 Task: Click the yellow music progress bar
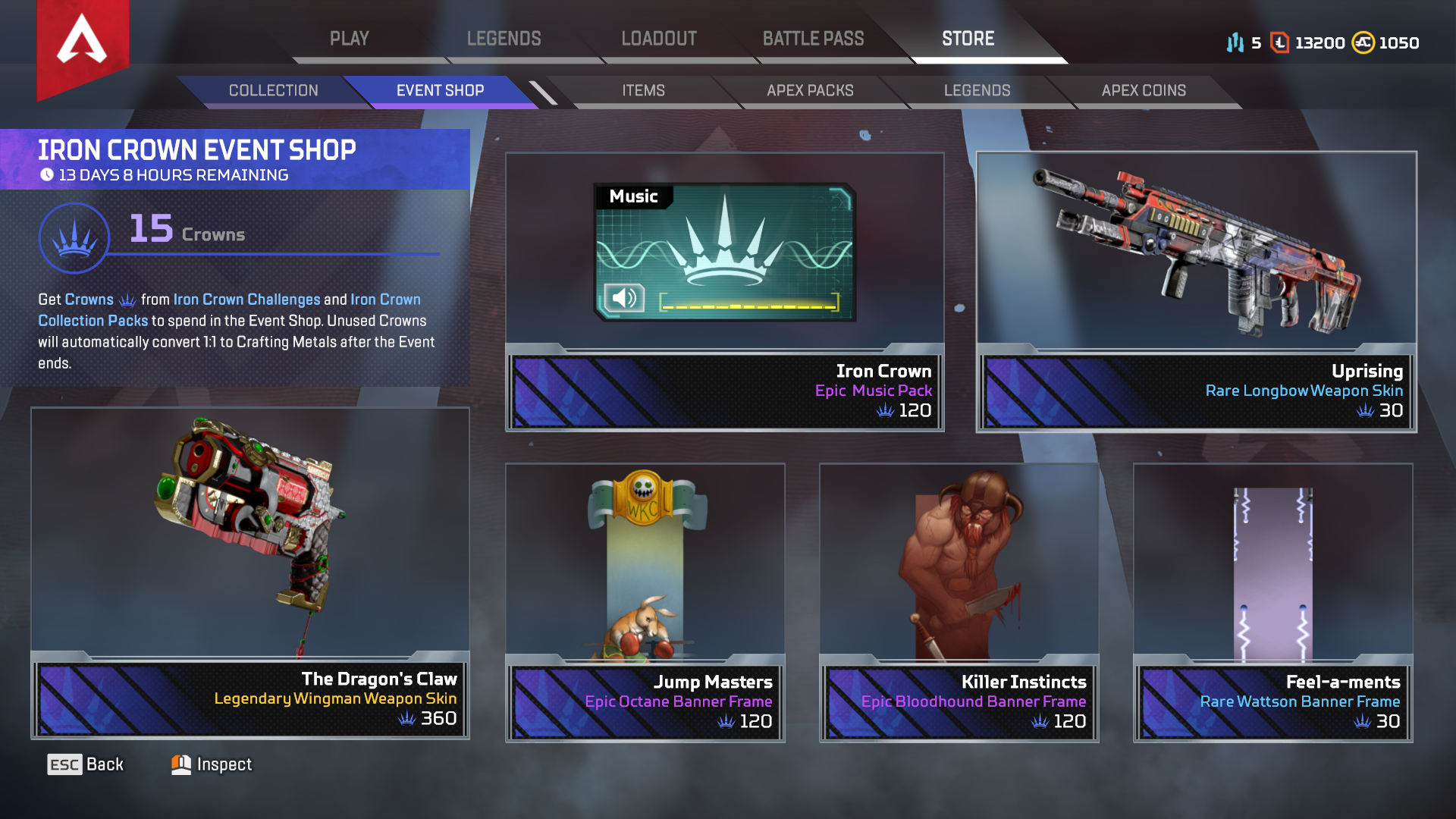coord(747,306)
